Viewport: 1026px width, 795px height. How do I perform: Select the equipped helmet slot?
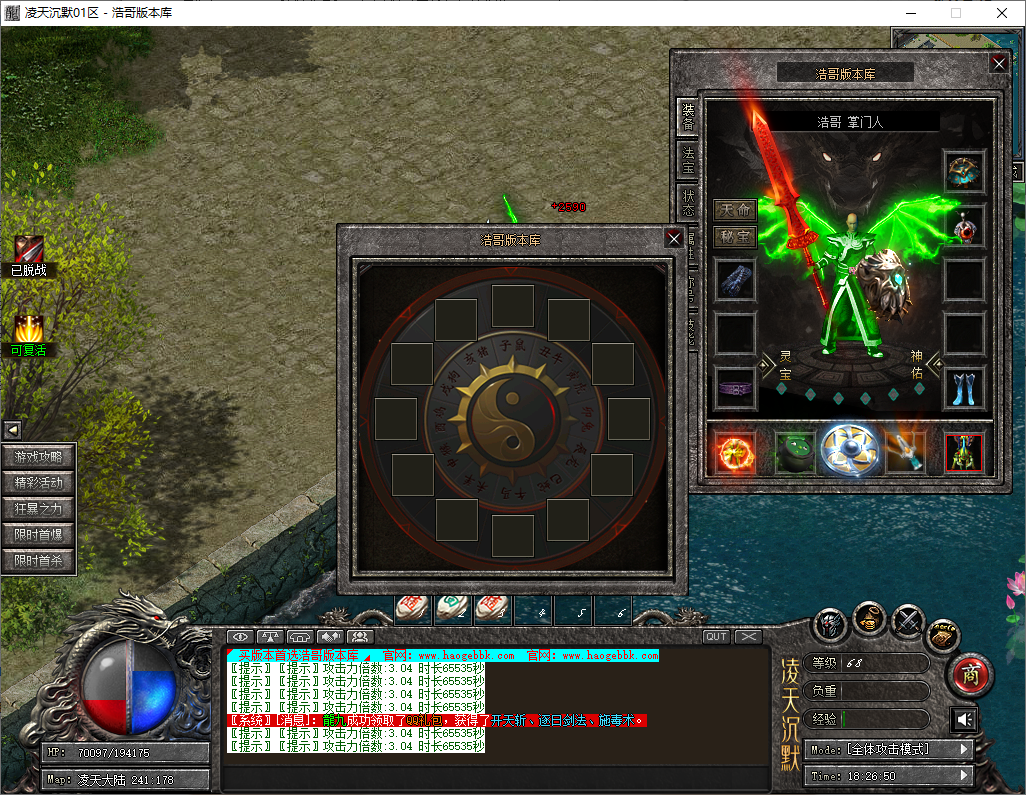pyautogui.click(x=965, y=171)
